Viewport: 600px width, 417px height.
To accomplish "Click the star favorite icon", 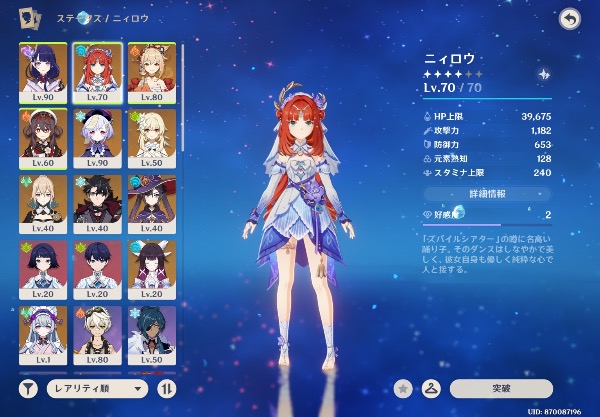I will point(404,388).
